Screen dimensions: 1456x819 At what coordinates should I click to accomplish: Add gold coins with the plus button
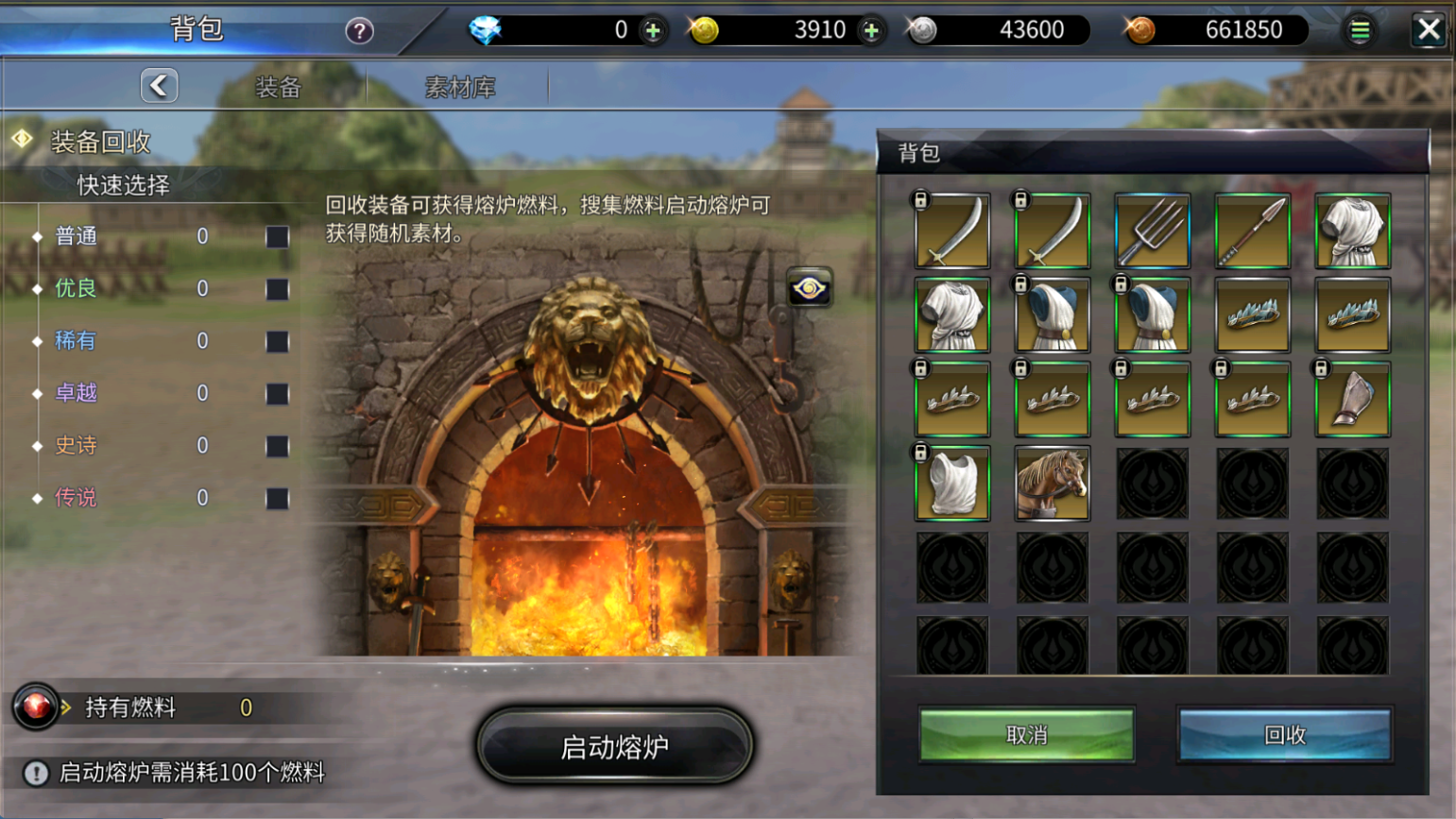tap(871, 31)
